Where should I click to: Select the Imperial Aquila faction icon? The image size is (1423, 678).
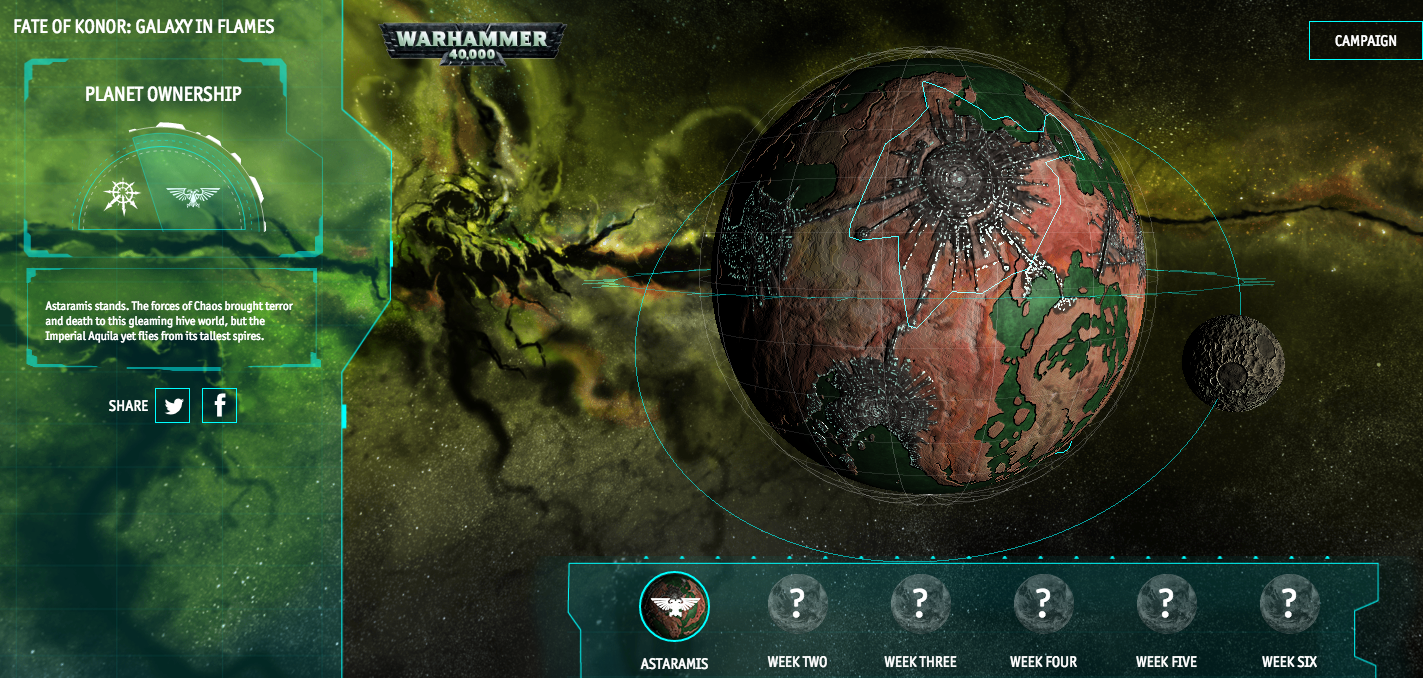tap(193, 196)
